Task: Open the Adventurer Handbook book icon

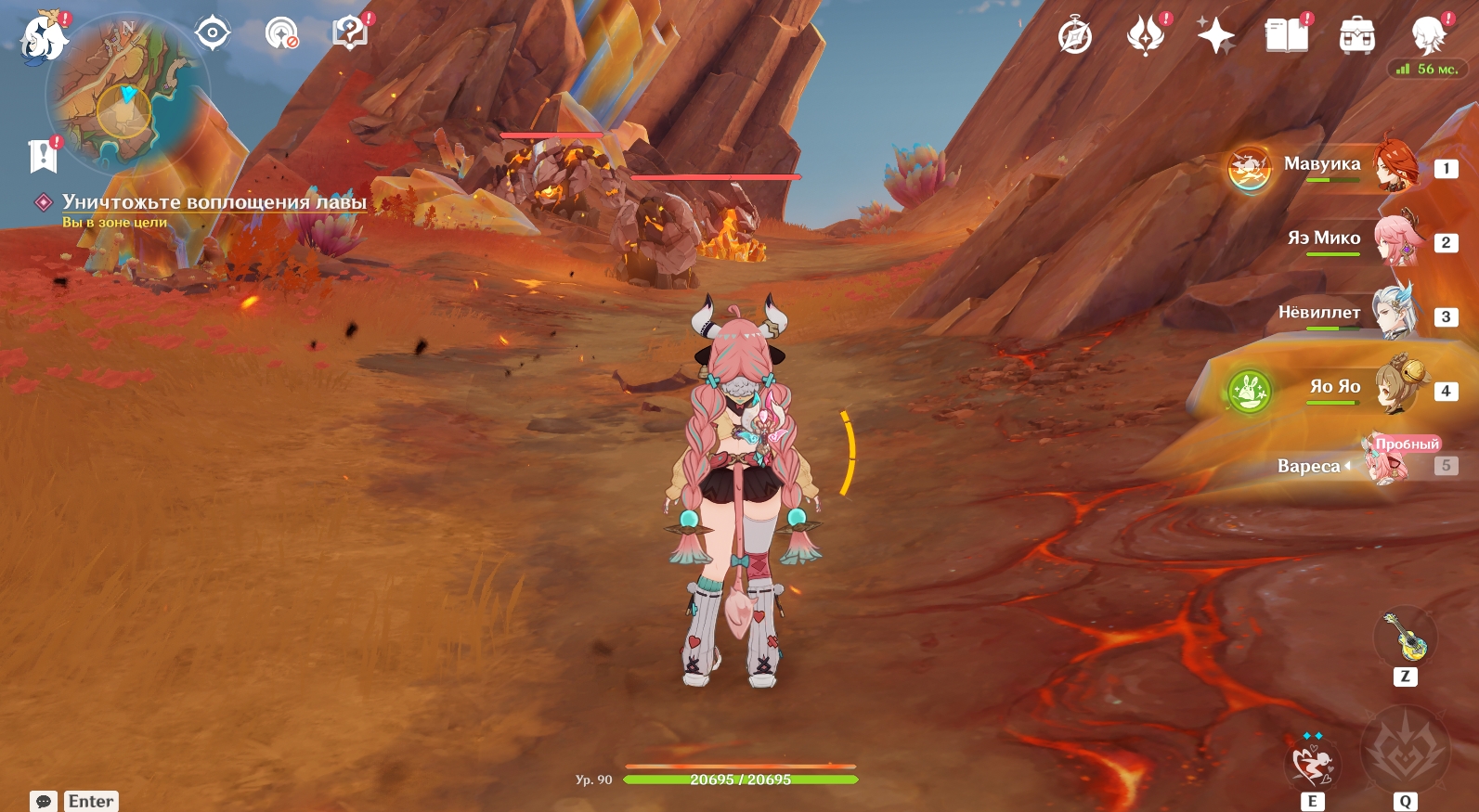Action: pyautogui.click(x=1286, y=37)
